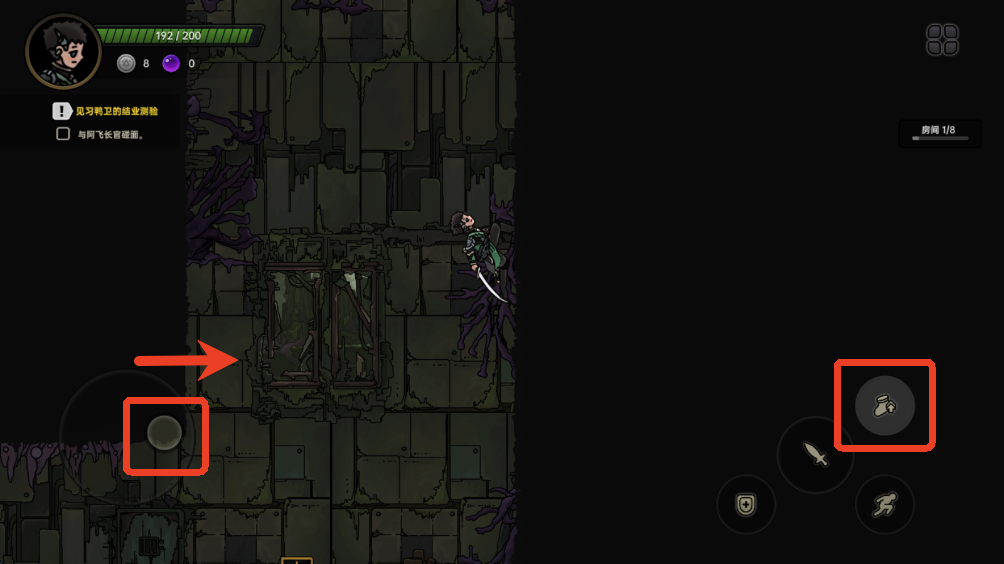Activate the shield skill button
This screenshot has width=1004, height=564.
tap(746, 504)
